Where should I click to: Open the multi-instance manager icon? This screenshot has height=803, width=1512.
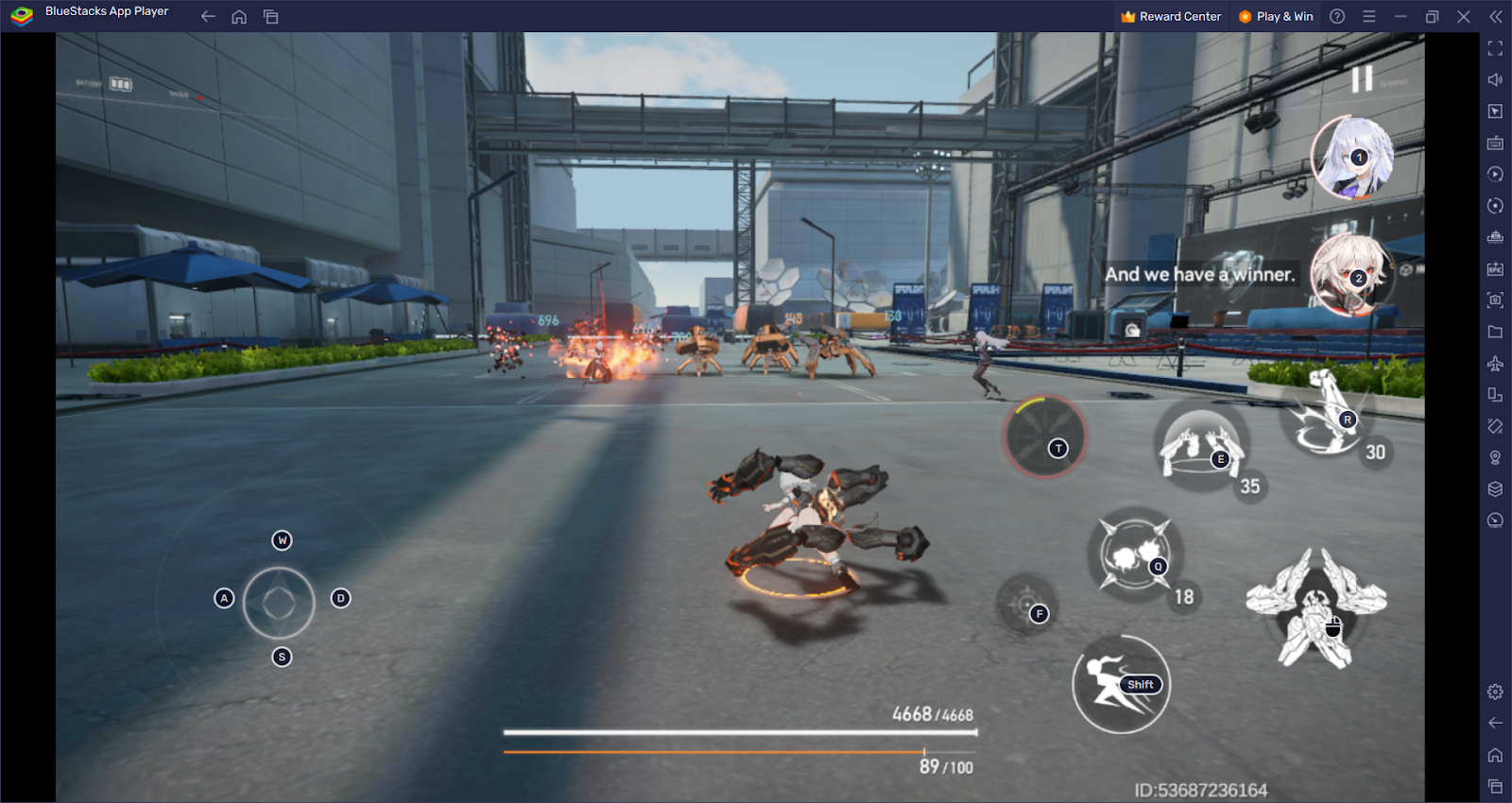[x=1496, y=489]
